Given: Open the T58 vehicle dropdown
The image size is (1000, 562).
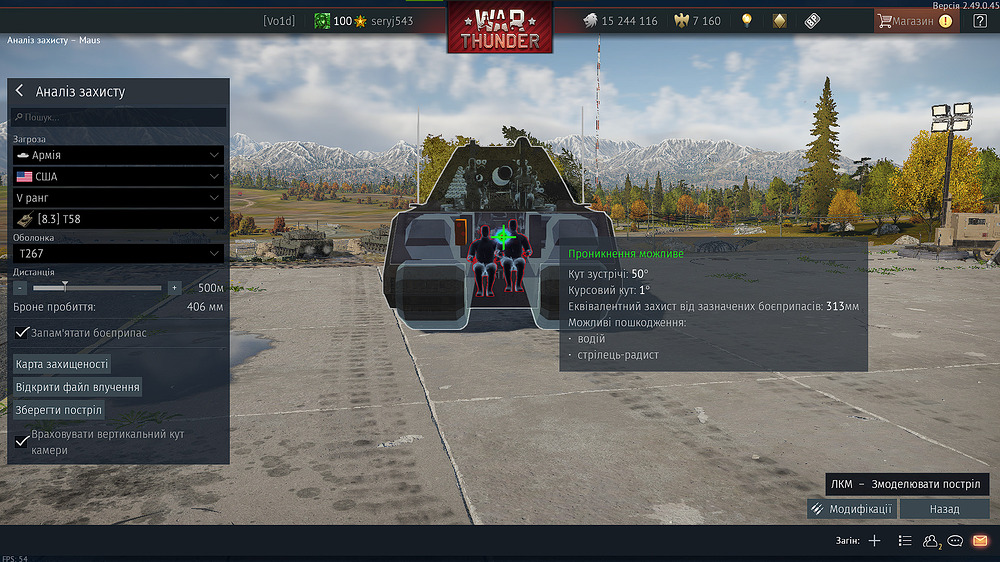Looking at the screenshot, I should click(118, 219).
